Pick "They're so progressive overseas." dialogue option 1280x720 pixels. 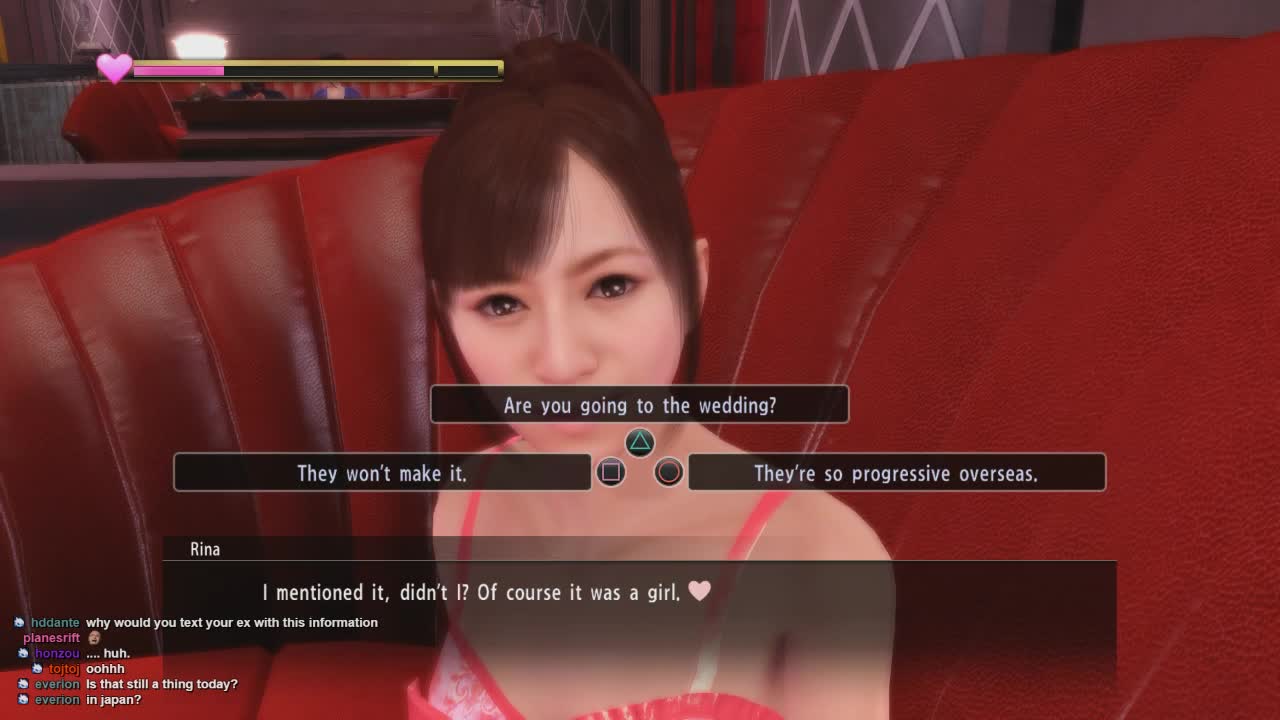896,473
